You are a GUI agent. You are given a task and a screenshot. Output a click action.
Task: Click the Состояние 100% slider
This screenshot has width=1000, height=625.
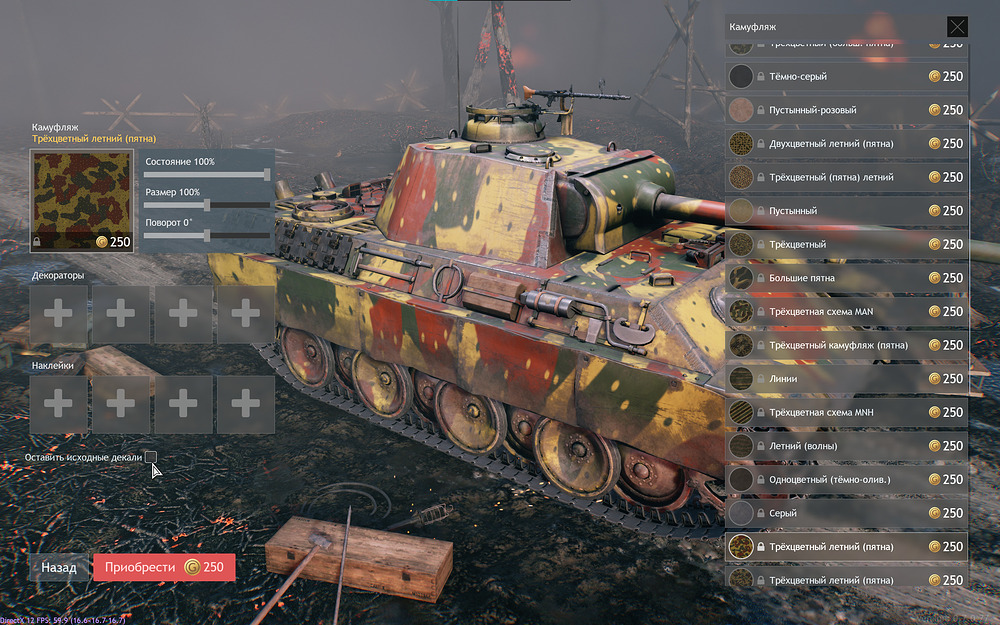point(208,174)
